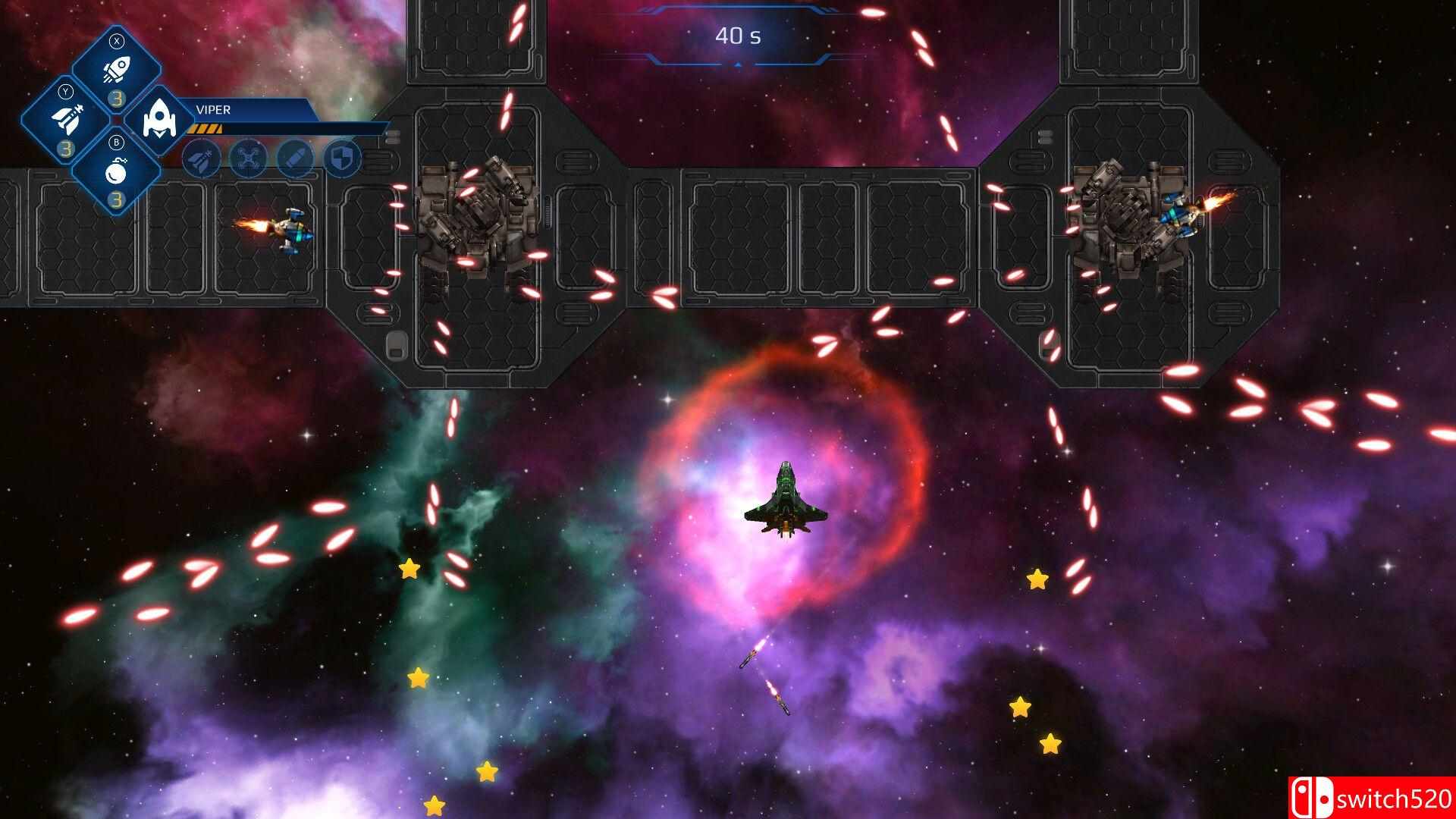The image size is (1456, 819).
Task: Click the bullet ammo upgrade icon
Action: [x=296, y=159]
